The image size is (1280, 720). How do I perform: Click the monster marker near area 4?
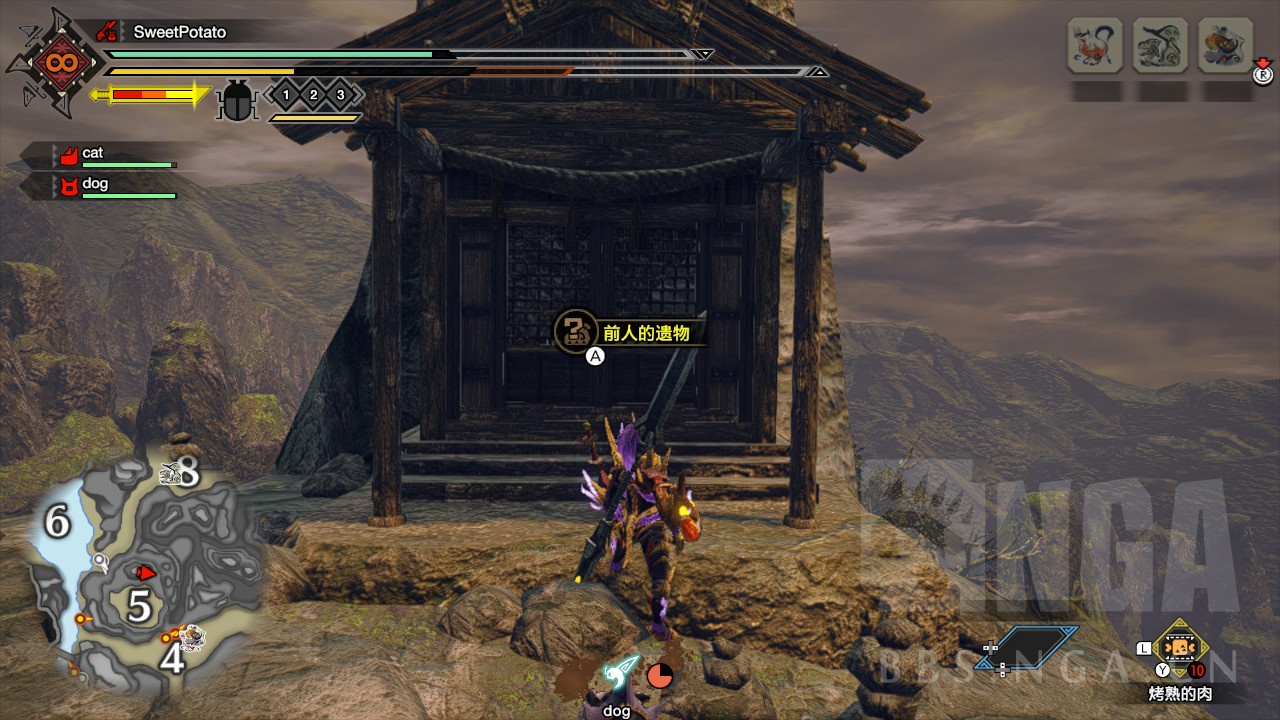191,634
